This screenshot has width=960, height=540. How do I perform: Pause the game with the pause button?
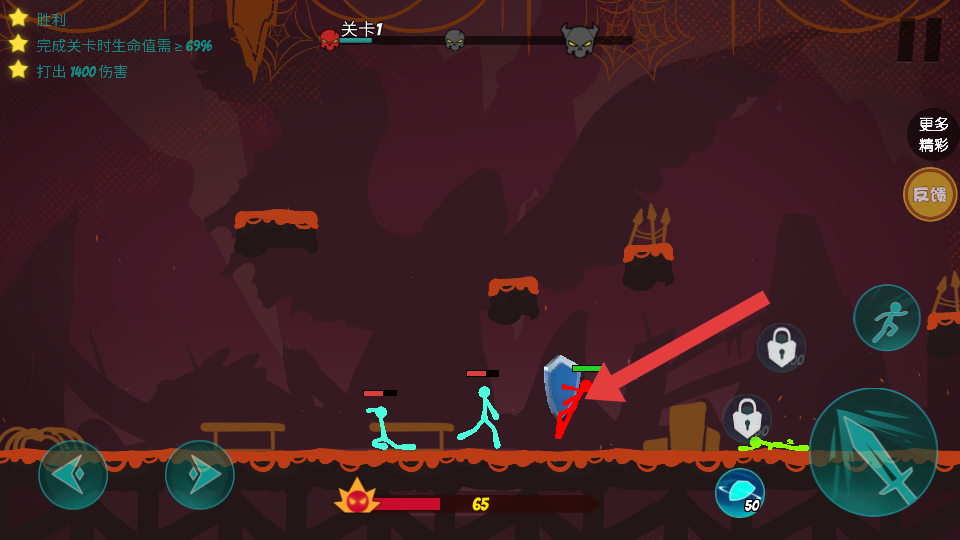919,40
